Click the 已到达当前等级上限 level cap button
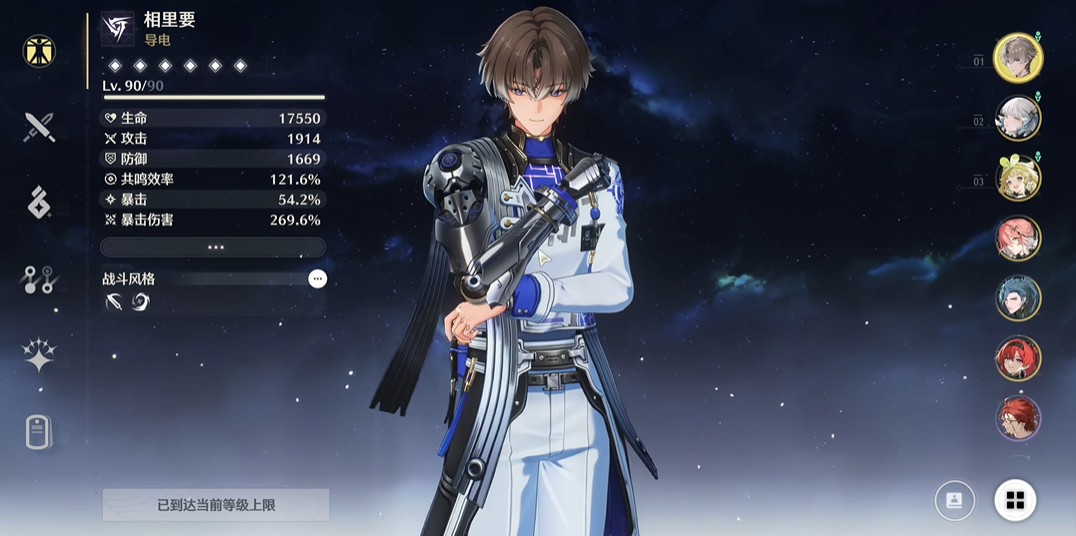The image size is (1076, 536). 216,505
